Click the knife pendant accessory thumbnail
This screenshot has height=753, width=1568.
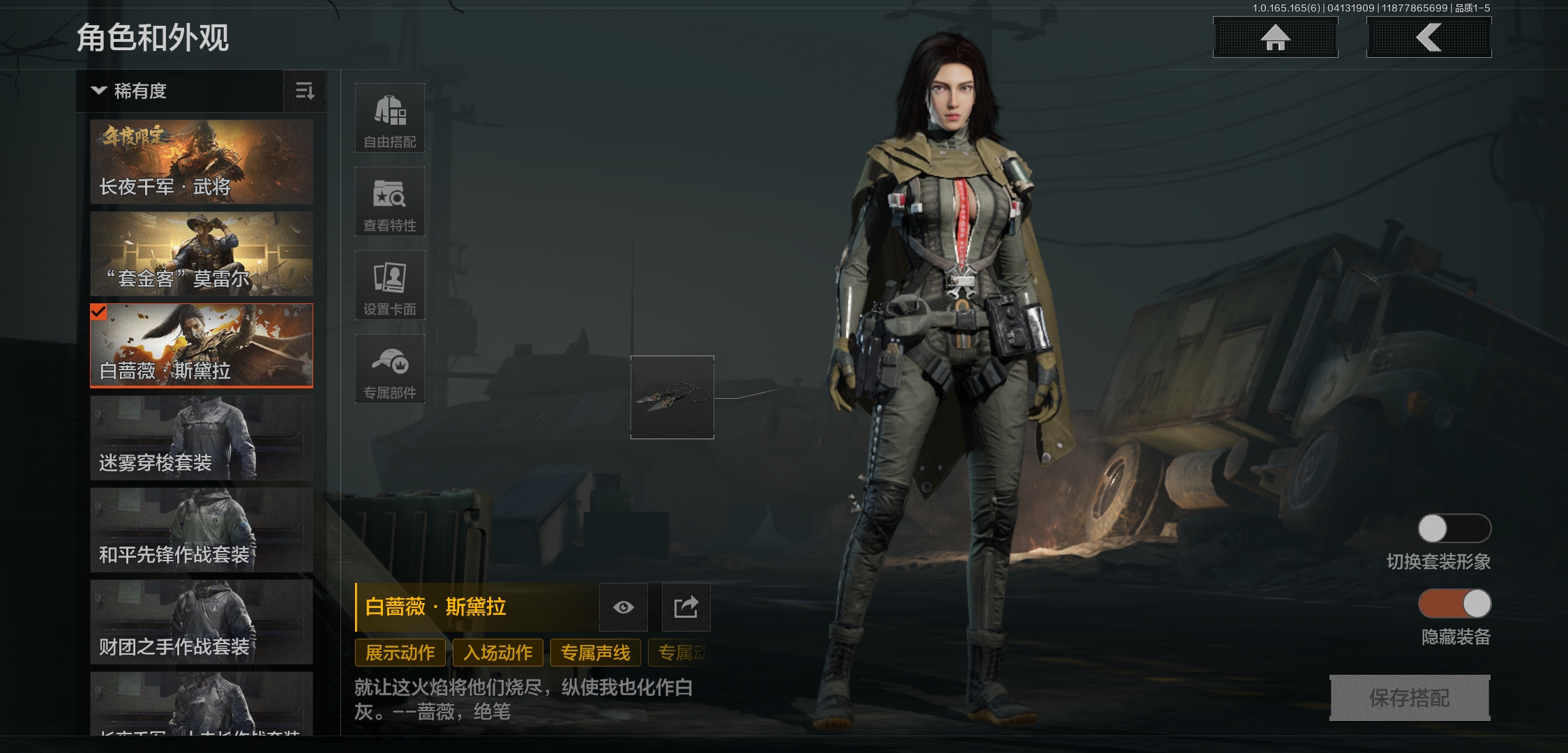[671, 398]
